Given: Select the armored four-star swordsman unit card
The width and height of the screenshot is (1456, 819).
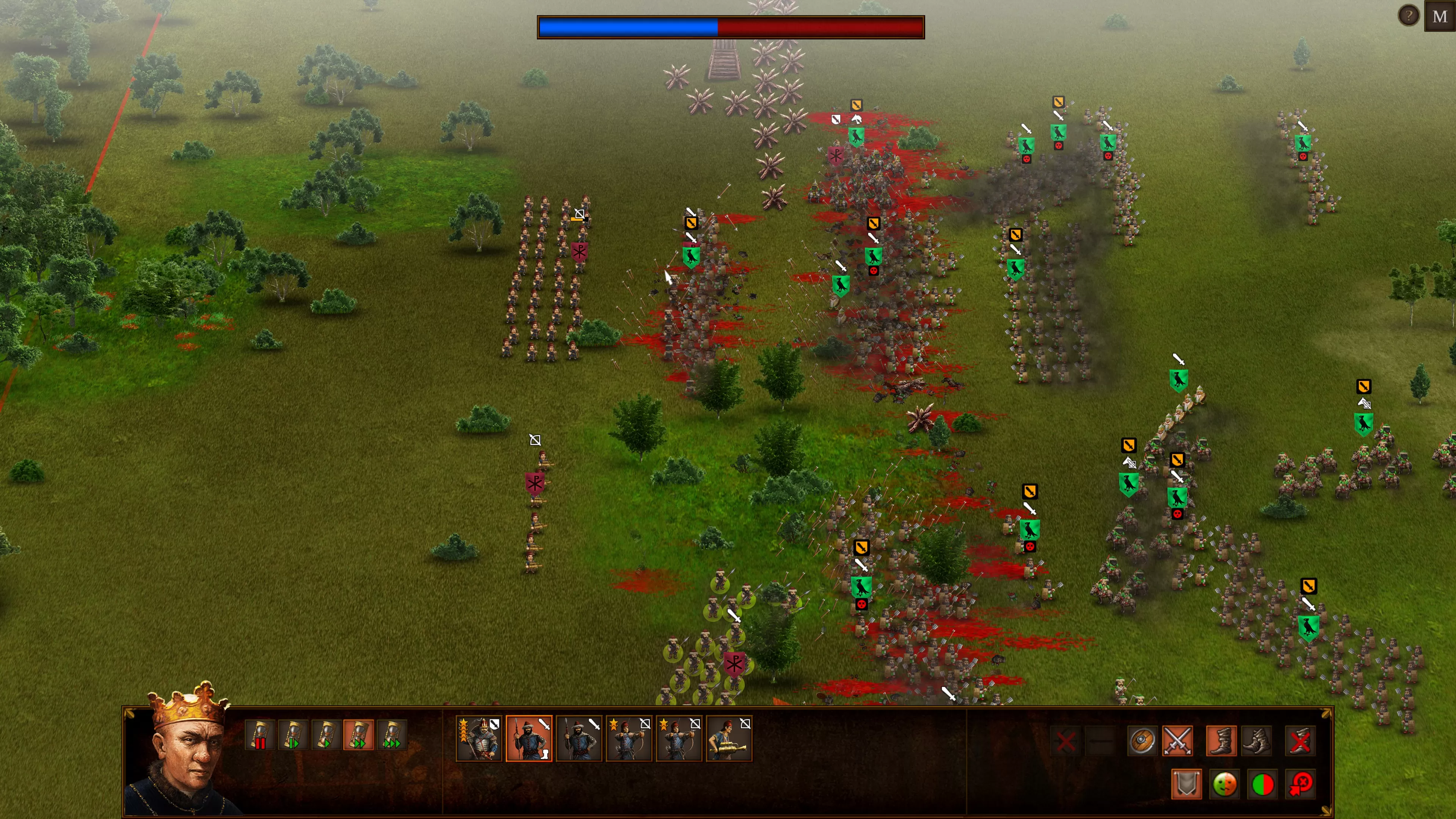Looking at the screenshot, I should pos(479,739).
